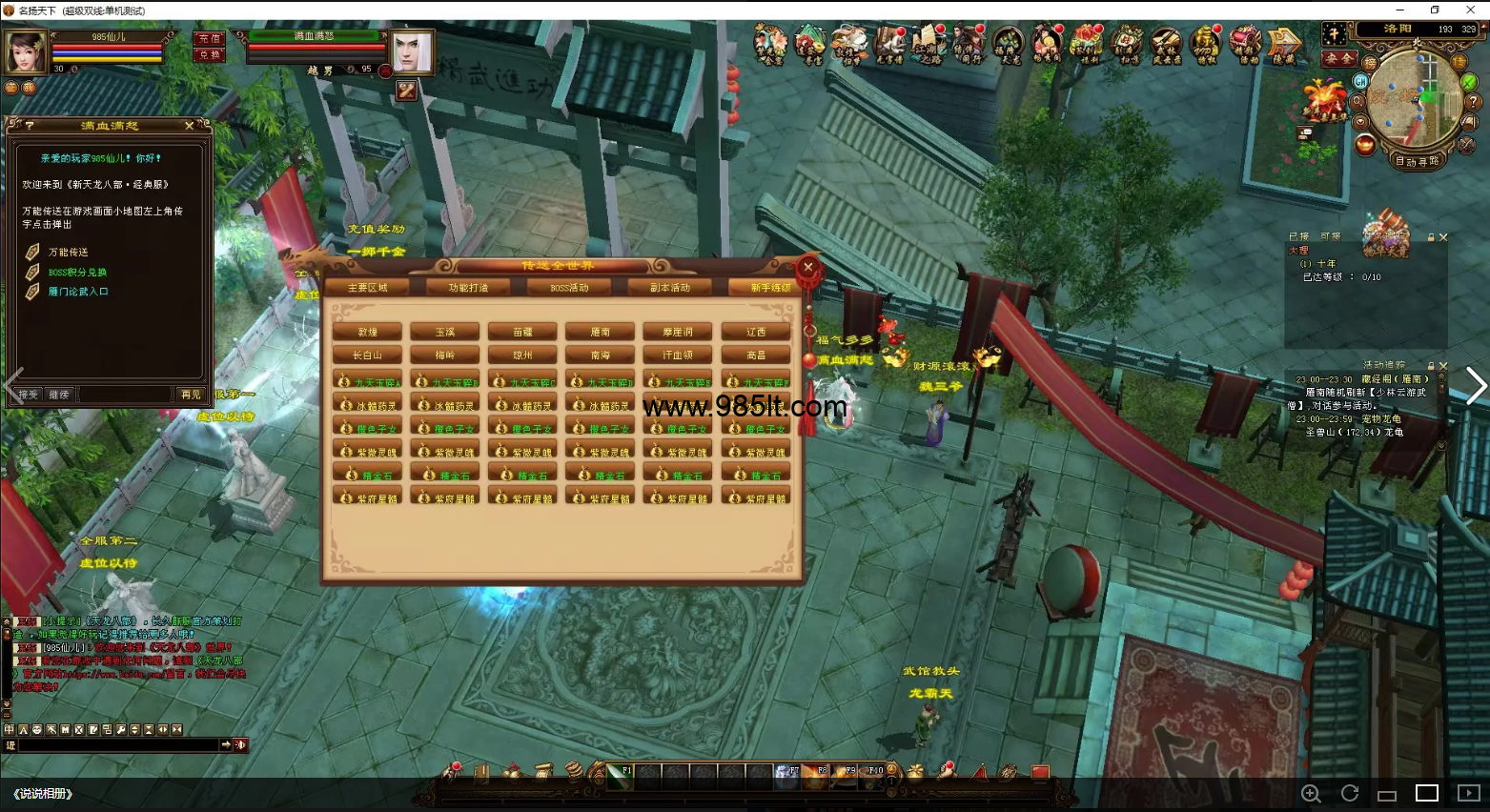Open the GM button beside the minimap
Screen dimensions: 1490x812
[x=1360, y=82]
